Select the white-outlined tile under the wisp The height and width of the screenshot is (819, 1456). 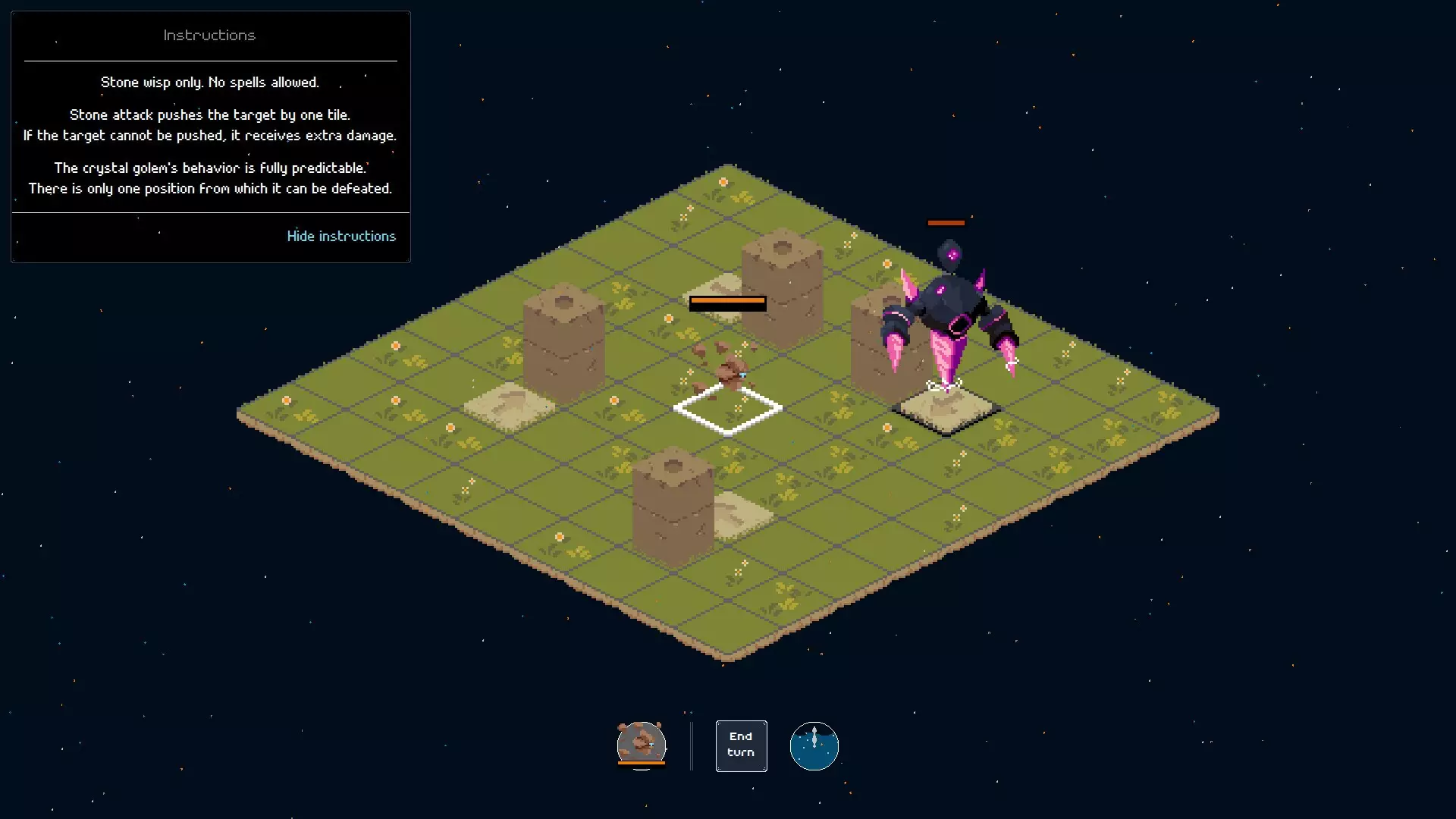click(728, 409)
